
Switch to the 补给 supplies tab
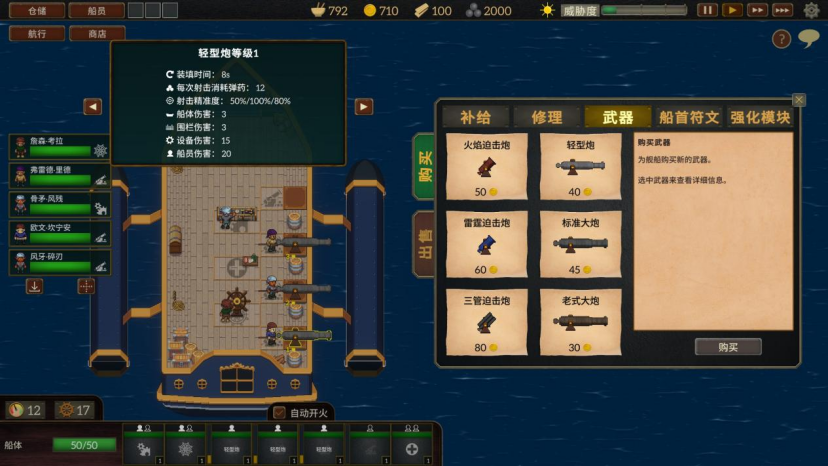tap(475, 117)
